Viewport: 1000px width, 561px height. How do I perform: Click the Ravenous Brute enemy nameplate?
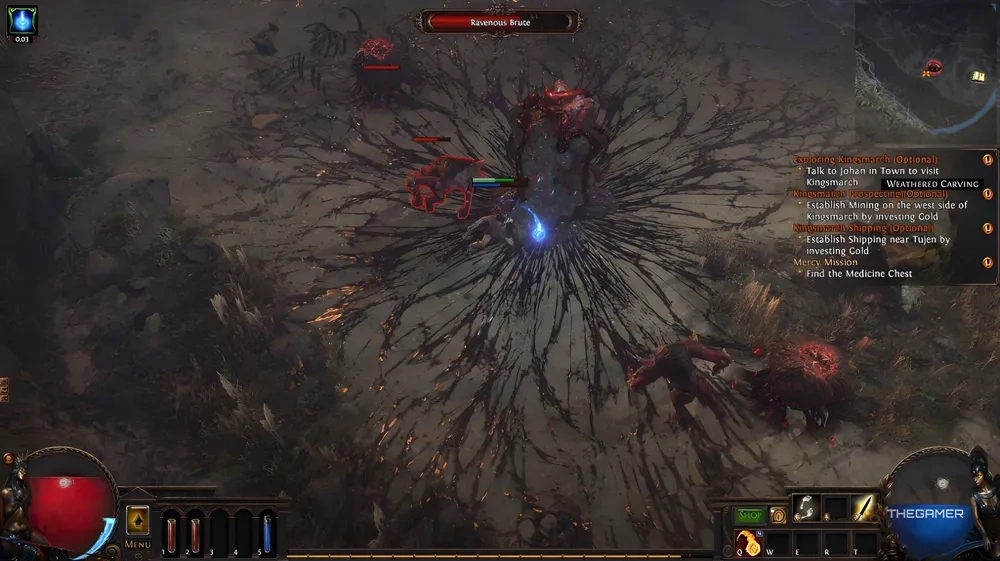coord(499,22)
